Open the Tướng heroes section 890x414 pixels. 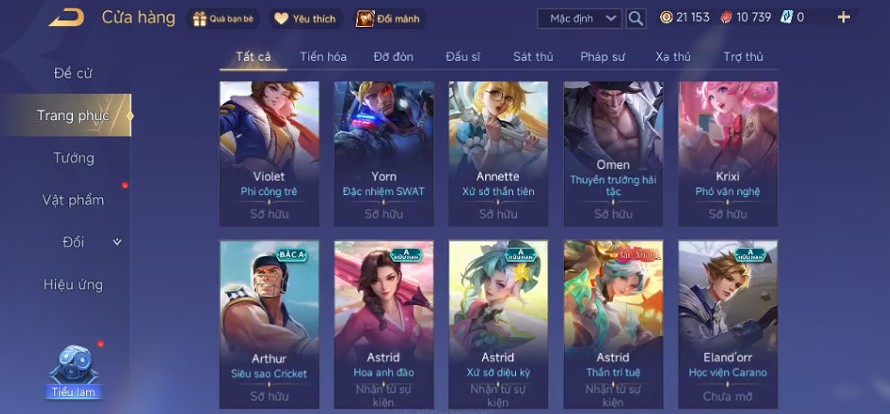coord(73,158)
